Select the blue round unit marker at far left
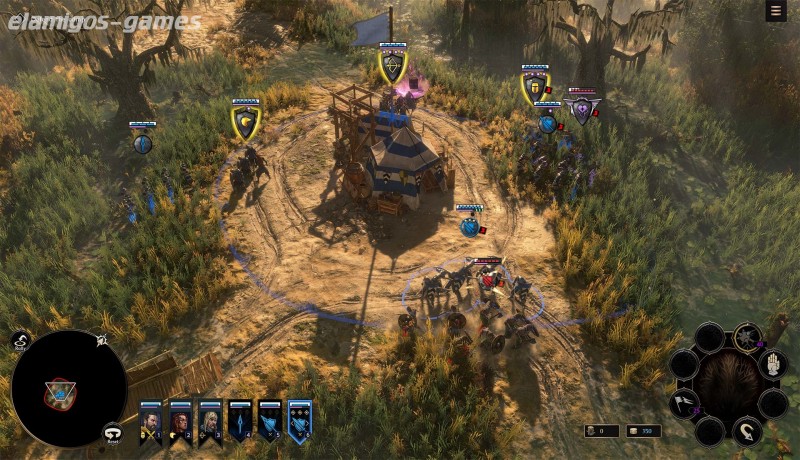 pyautogui.click(x=142, y=142)
